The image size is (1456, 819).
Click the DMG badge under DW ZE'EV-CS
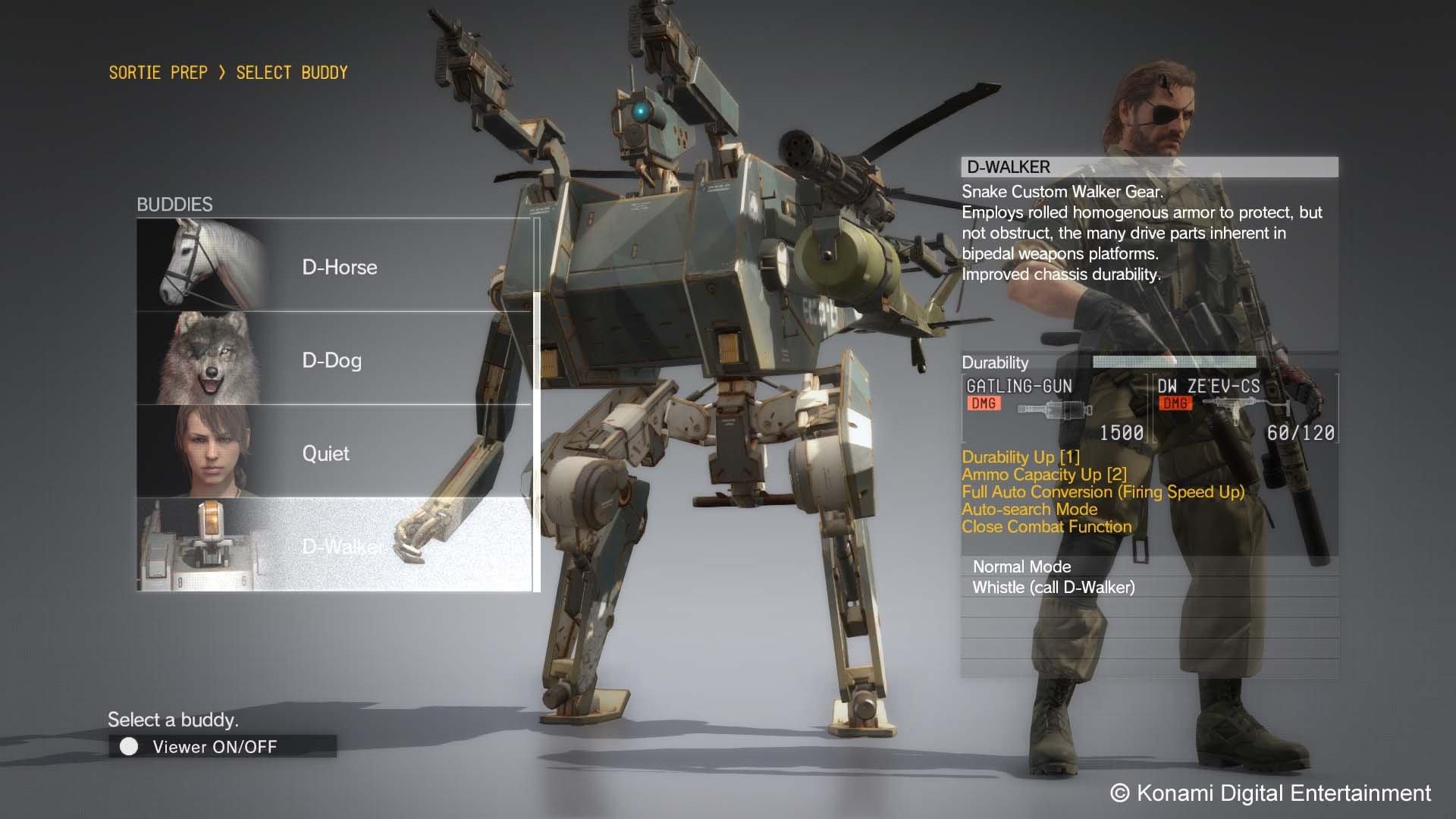pyautogui.click(x=1176, y=403)
